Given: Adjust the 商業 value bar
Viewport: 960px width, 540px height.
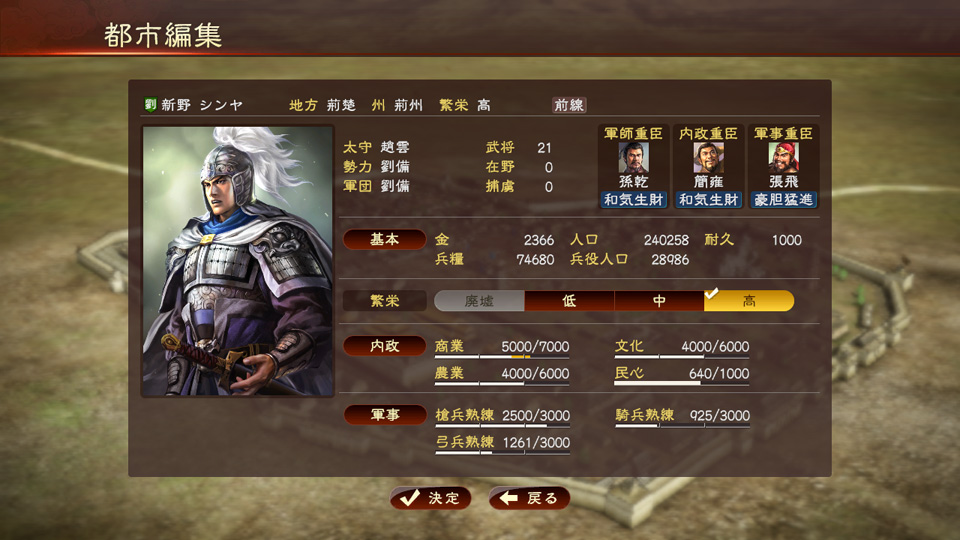Looking at the screenshot, I should pyautogui.click(x=502, y=355).
